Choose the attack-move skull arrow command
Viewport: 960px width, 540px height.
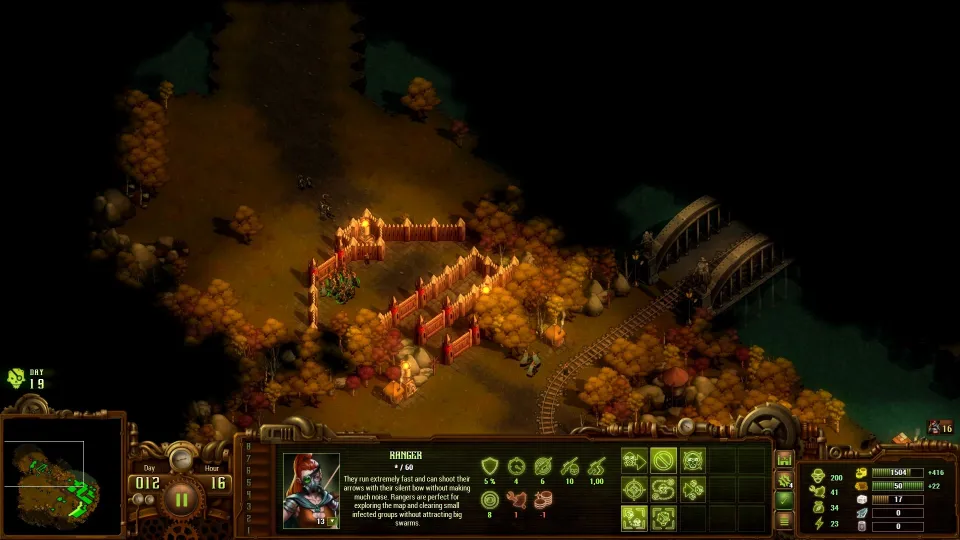[634, 460]
